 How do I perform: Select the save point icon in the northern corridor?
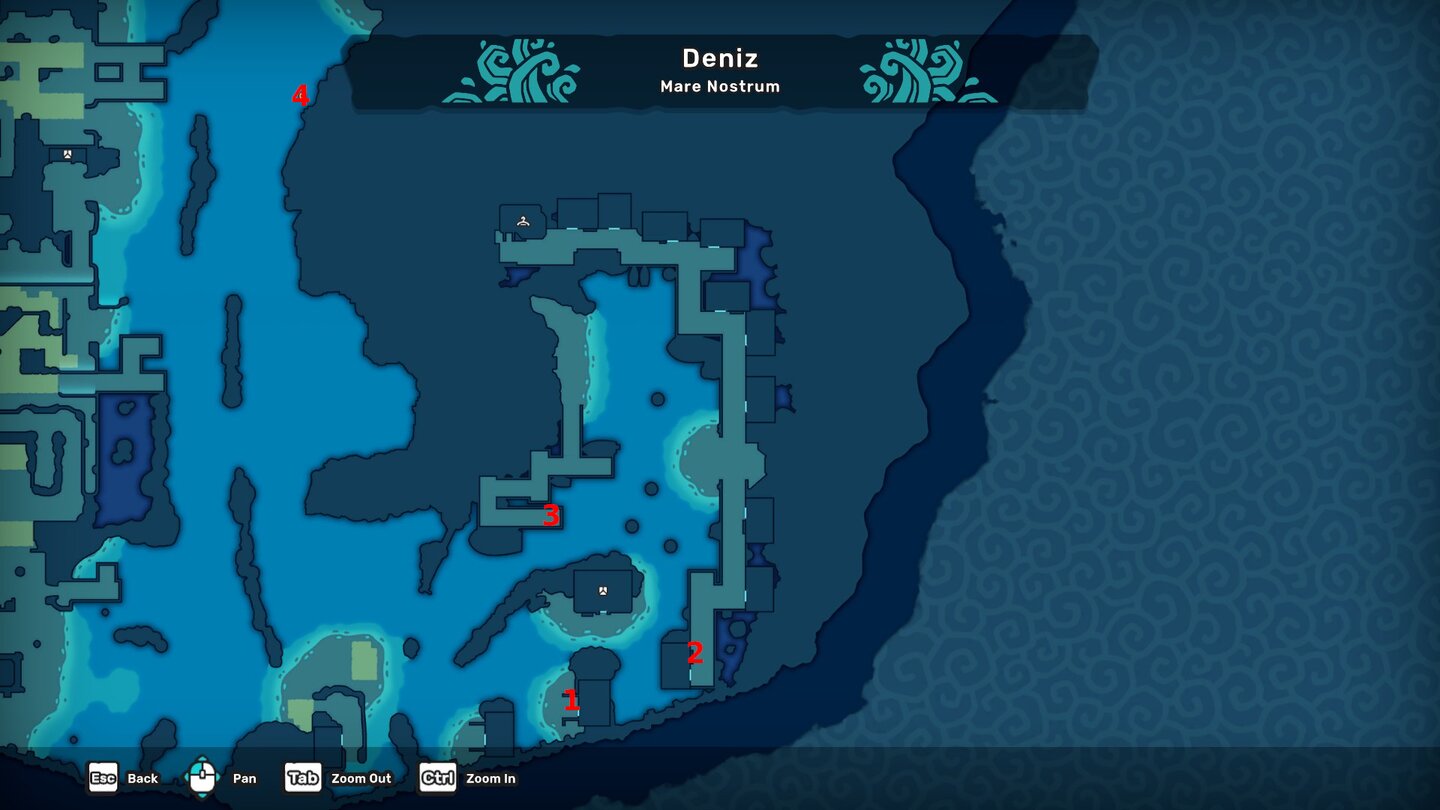click(522, 220)
